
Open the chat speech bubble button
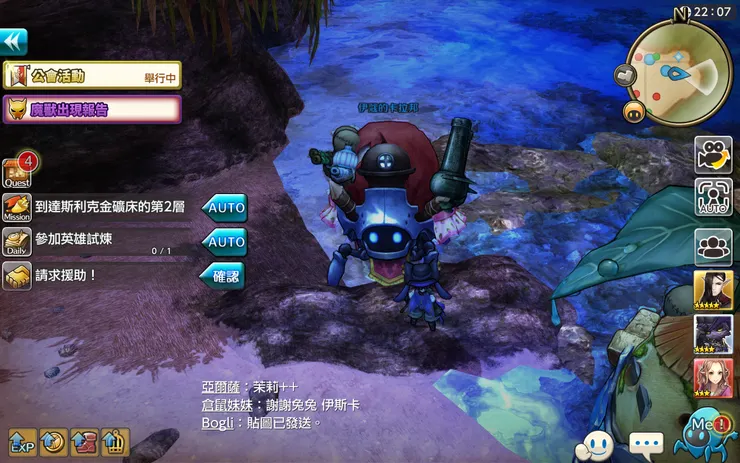[x=646, y=443]
